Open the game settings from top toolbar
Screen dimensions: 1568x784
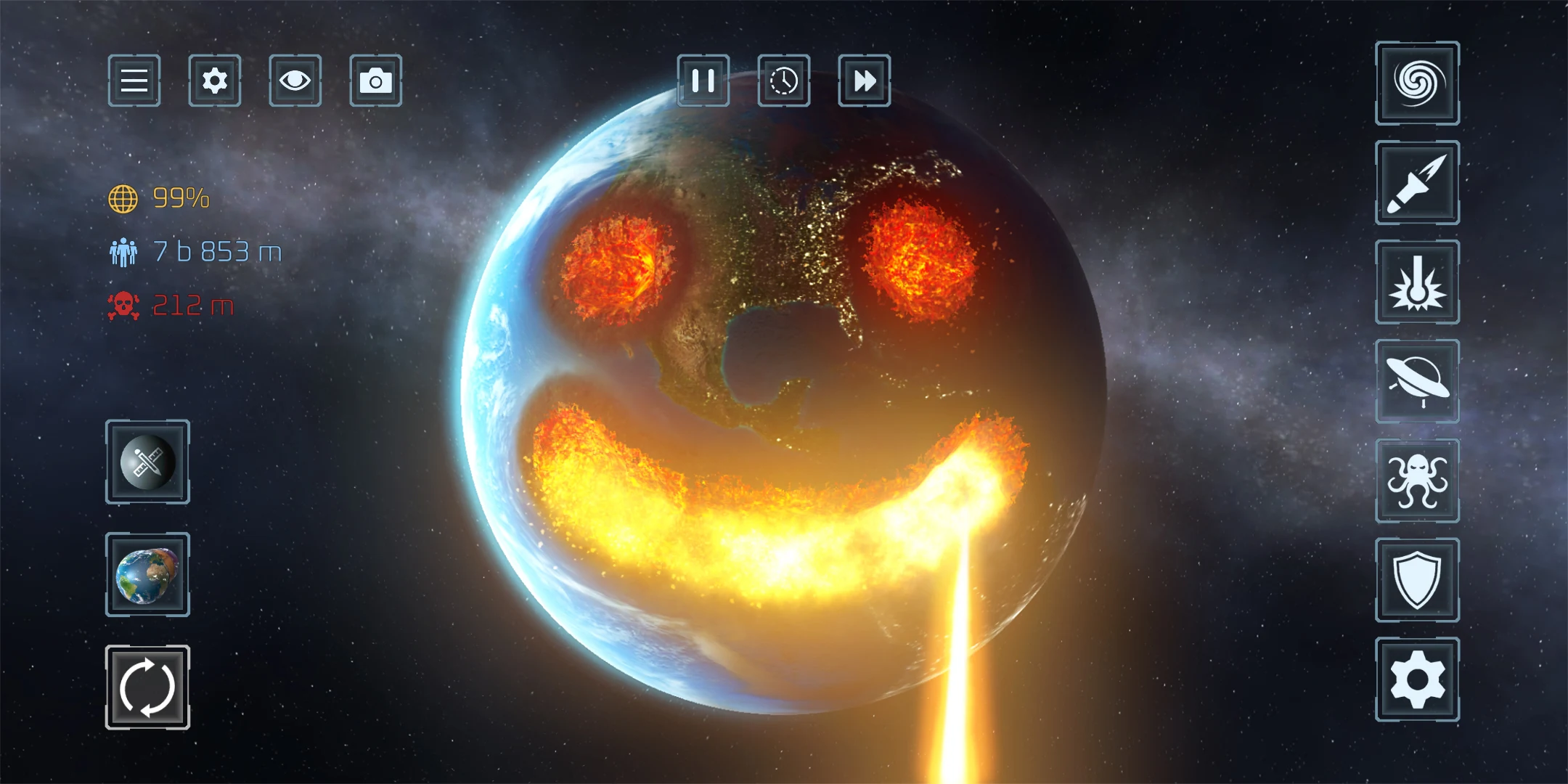(x=214, y=81)
